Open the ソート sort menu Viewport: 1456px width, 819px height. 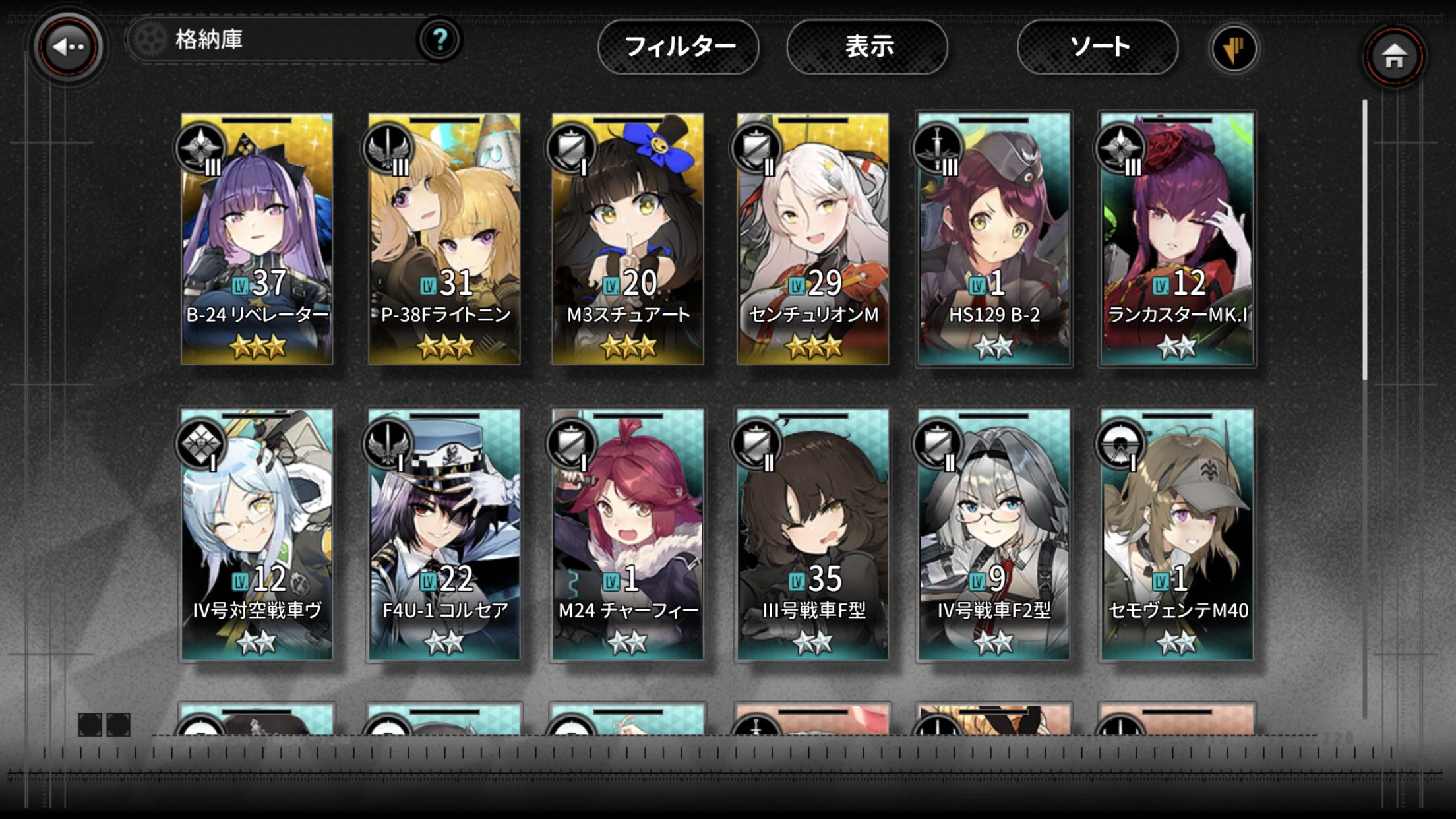pos(1098,47)
